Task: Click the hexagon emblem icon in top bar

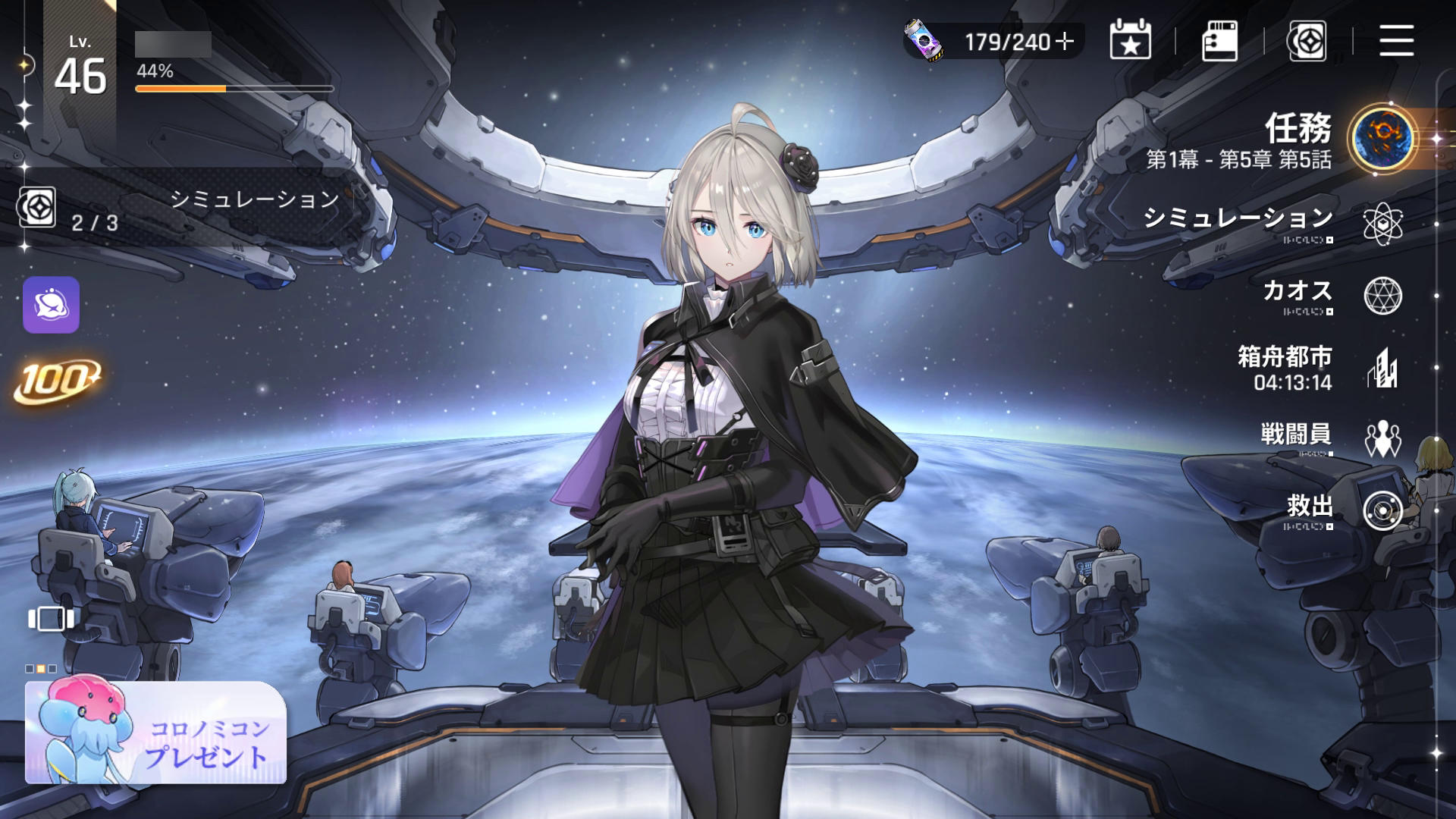Action: pyautogui.click(x=1307, y=41)
